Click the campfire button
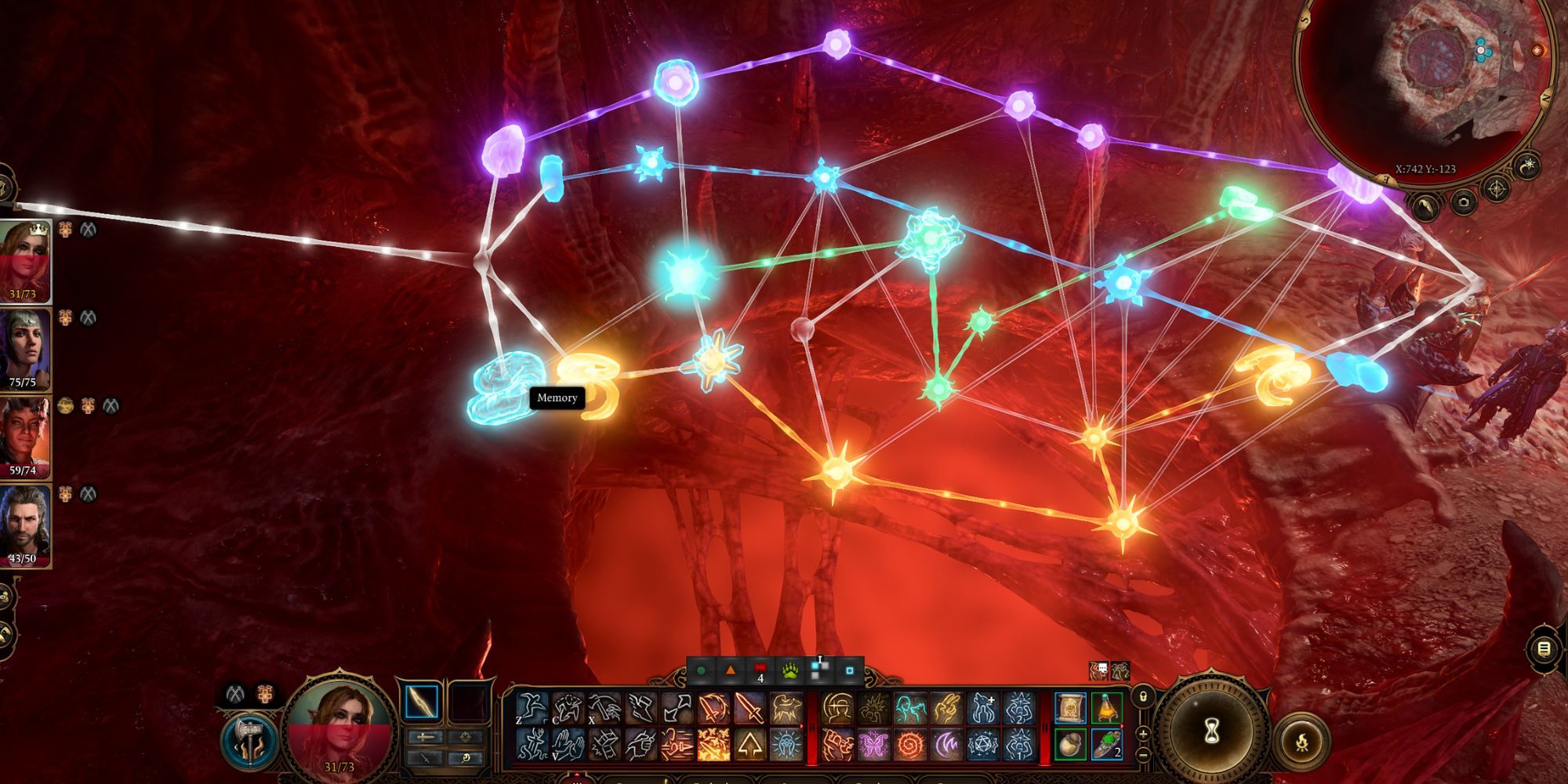 [1301, 741]
